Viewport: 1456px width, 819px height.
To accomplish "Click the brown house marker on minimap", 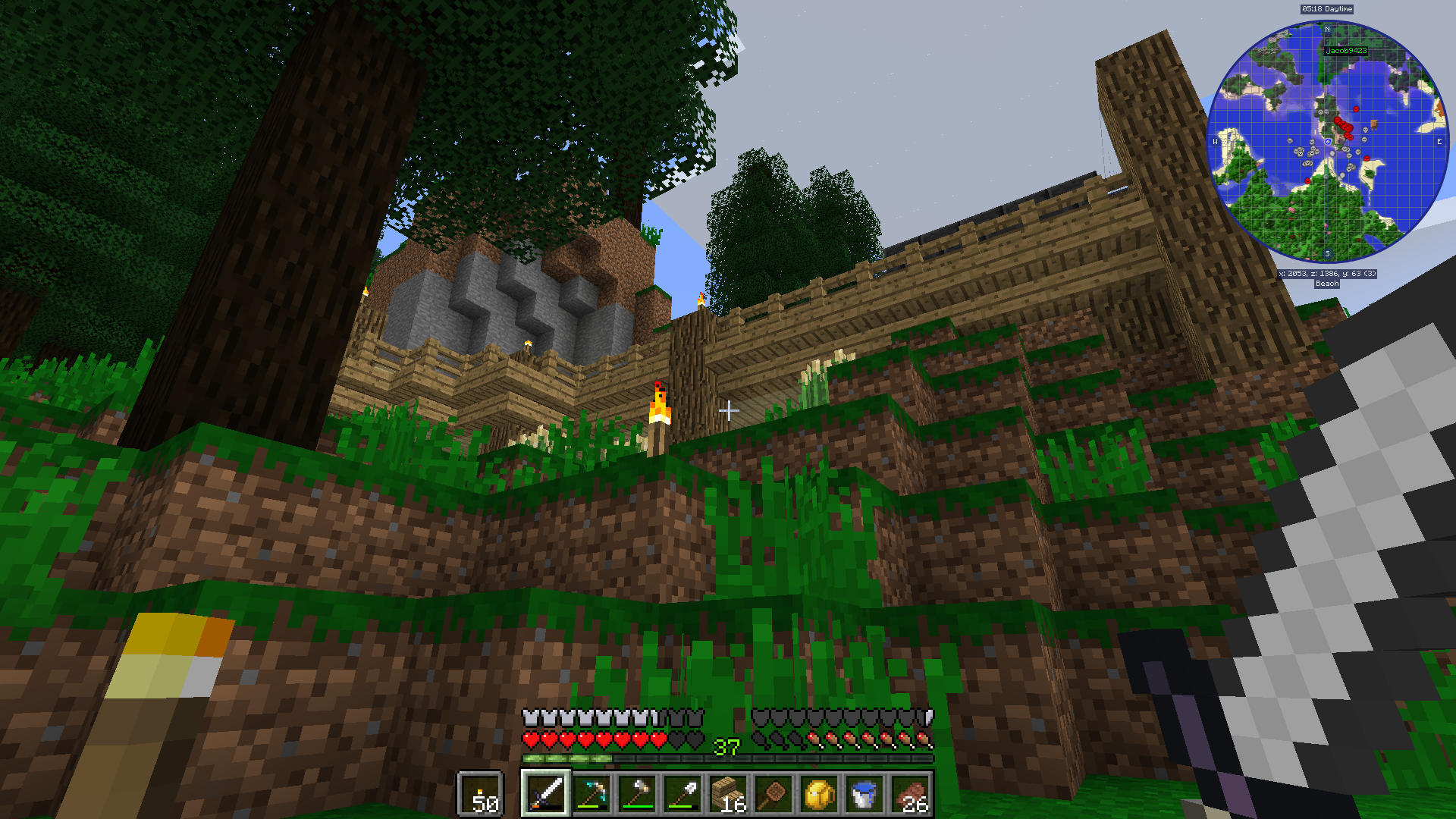I will [1373, 124].
